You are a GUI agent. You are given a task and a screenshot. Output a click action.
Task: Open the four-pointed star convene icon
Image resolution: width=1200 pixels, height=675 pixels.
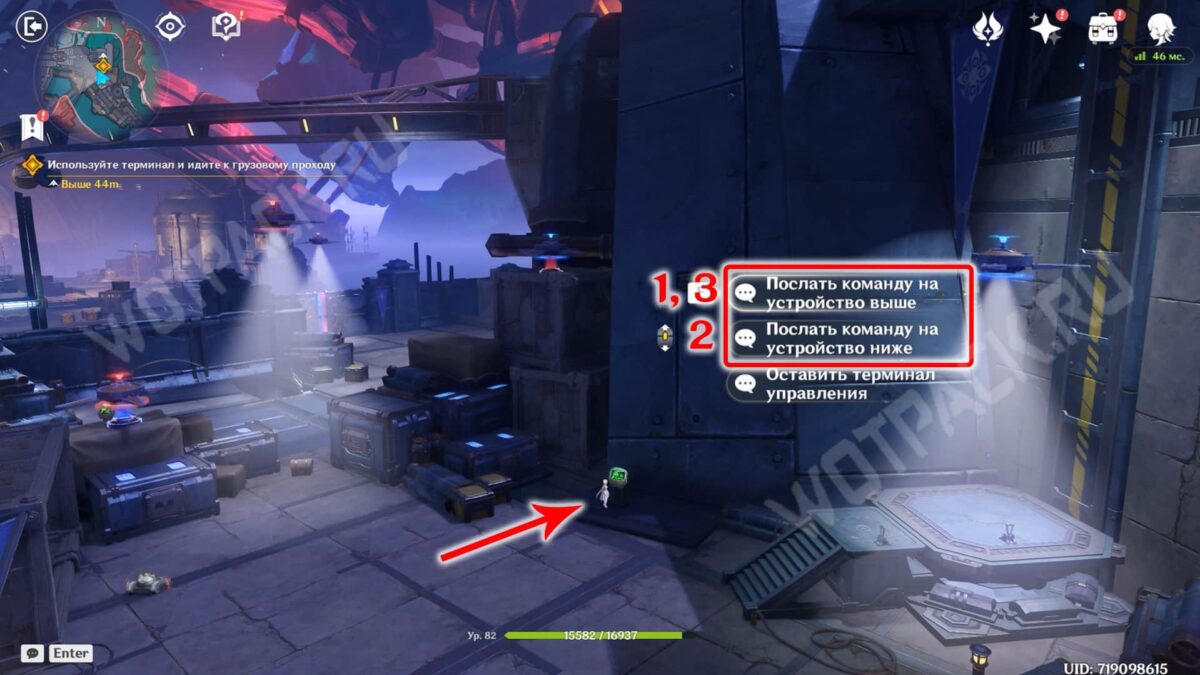click(1045, 29)
